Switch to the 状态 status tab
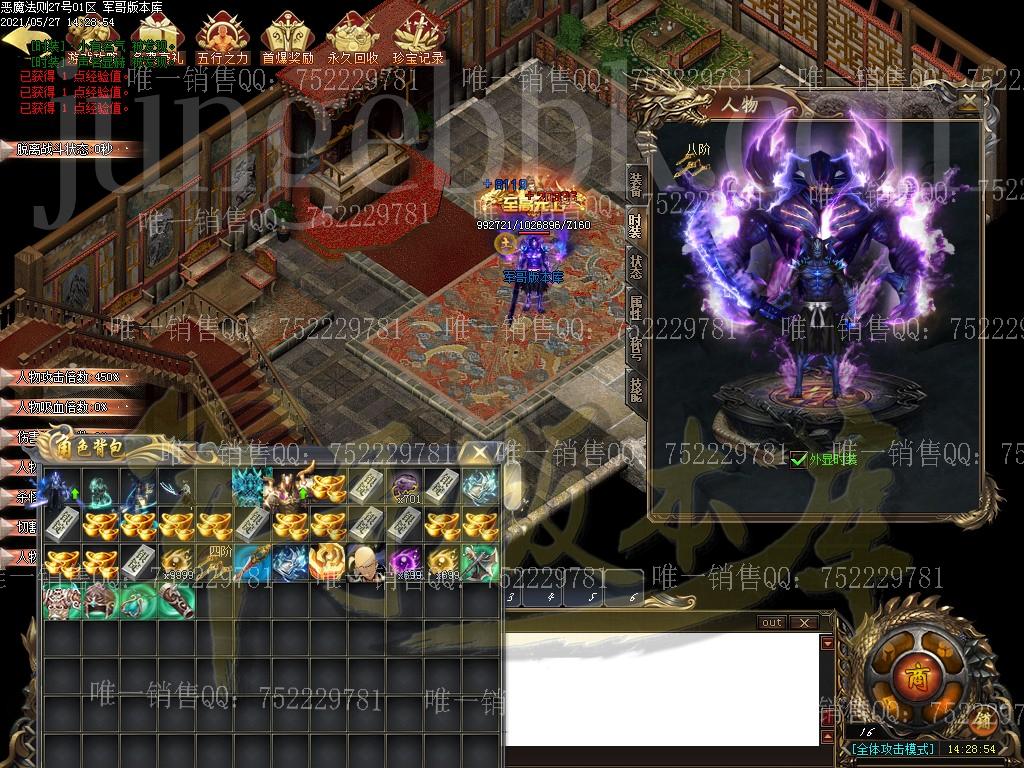The width and height of the screenshot is (1024, 768). pos(635,267)
